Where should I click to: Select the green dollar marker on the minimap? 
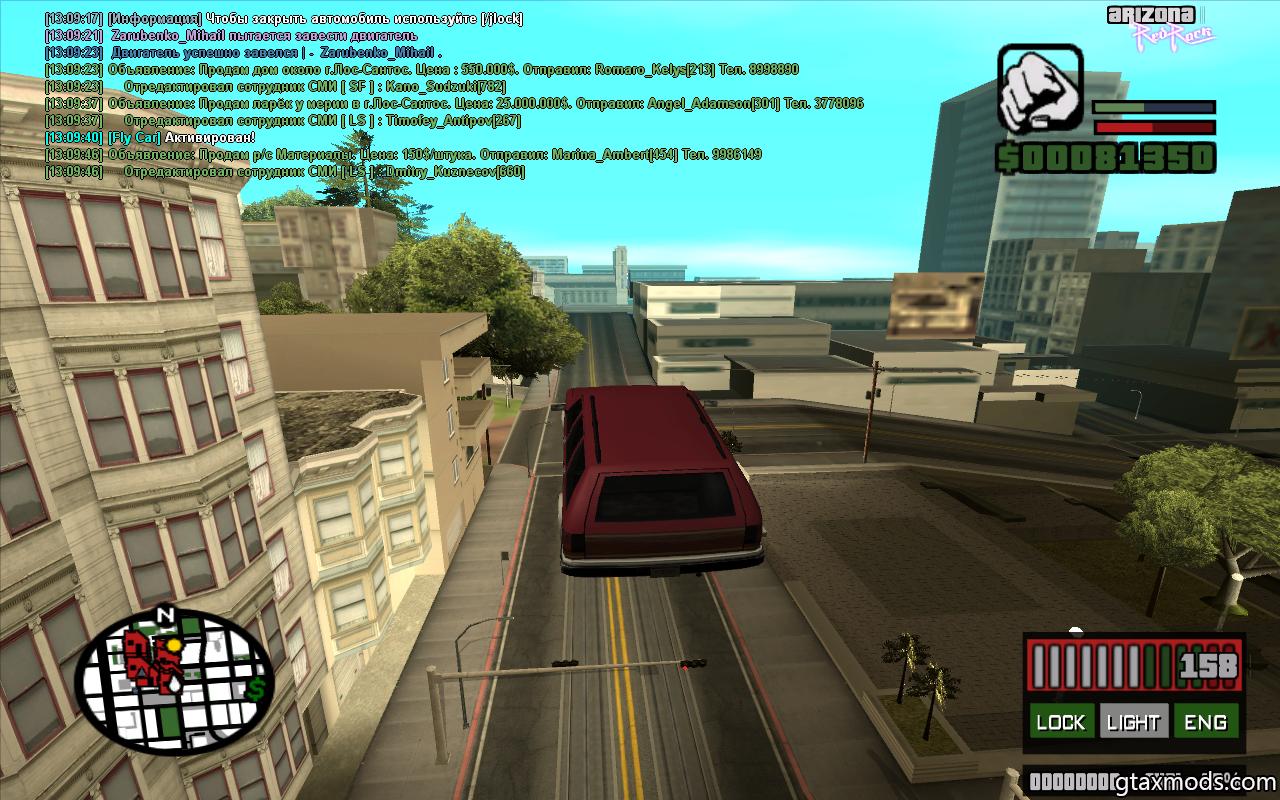(257, 688)
